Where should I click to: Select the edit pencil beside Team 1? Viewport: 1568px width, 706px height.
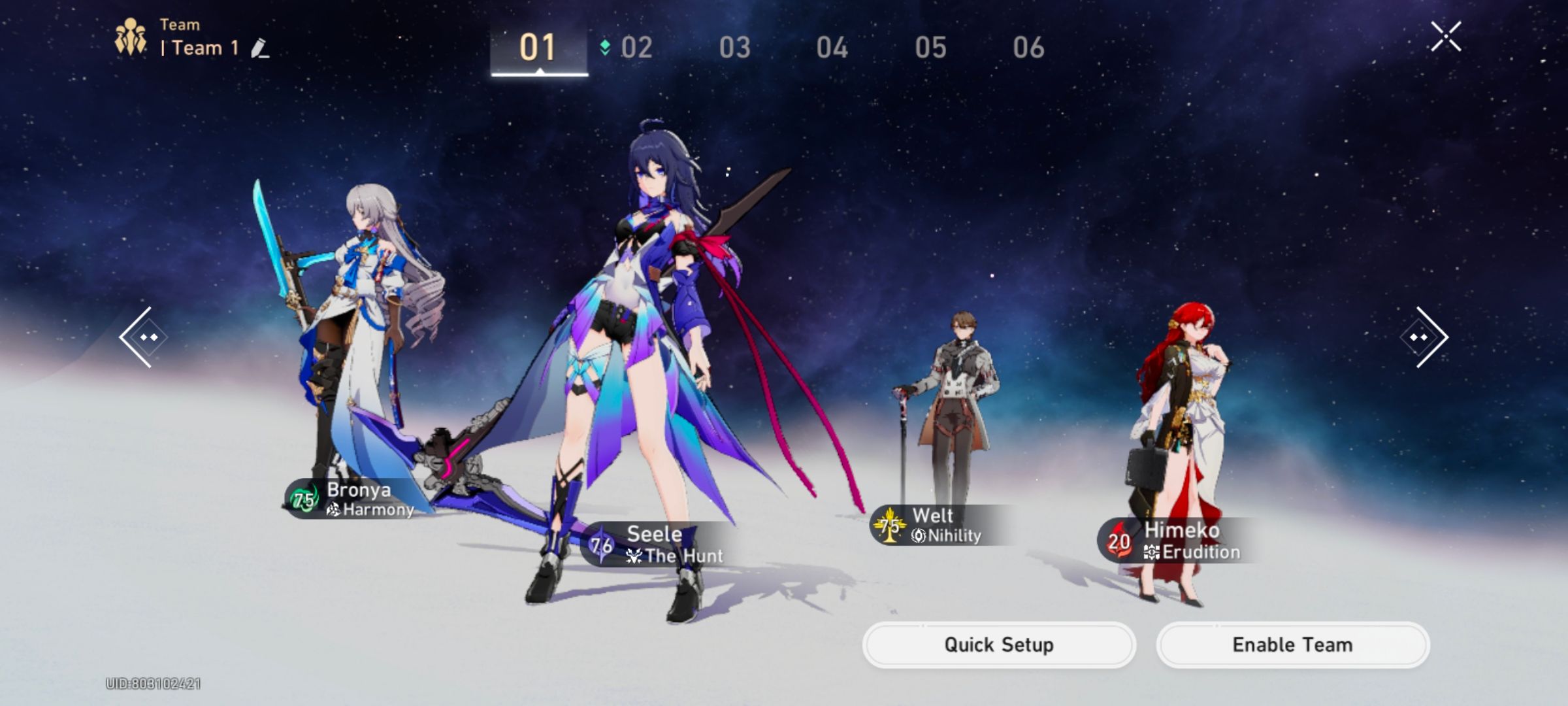260,48
